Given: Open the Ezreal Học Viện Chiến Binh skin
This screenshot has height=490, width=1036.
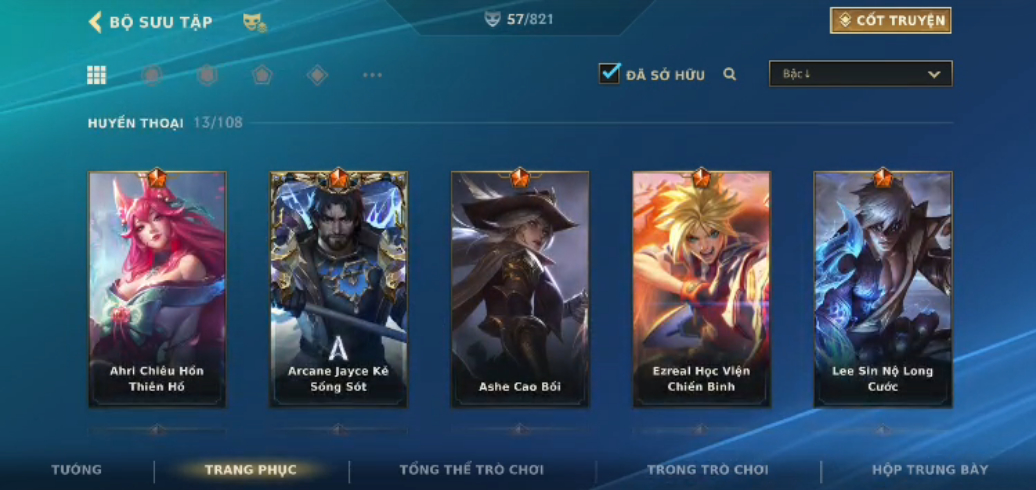Looking at the screenshot, I should 701,289.
